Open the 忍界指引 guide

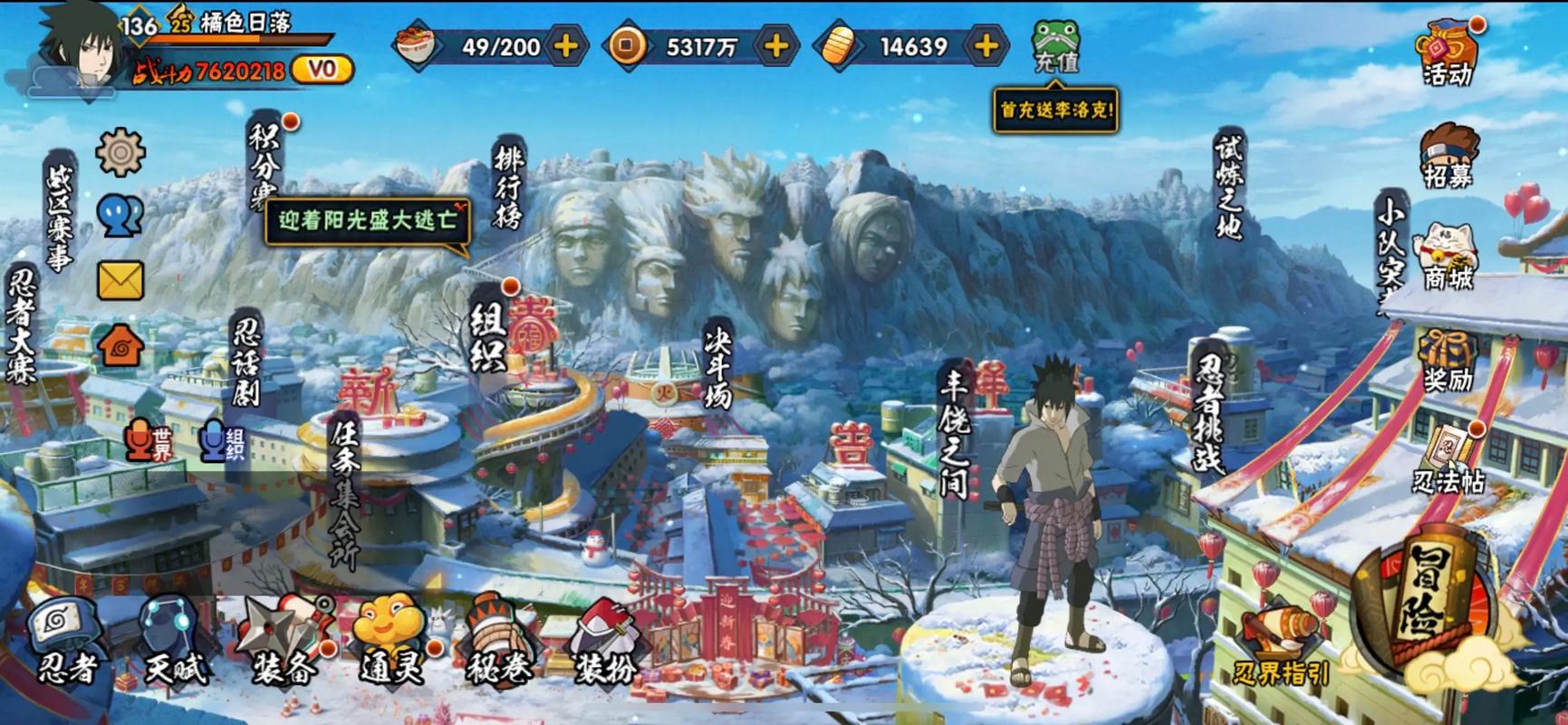tap(1281, 648)
